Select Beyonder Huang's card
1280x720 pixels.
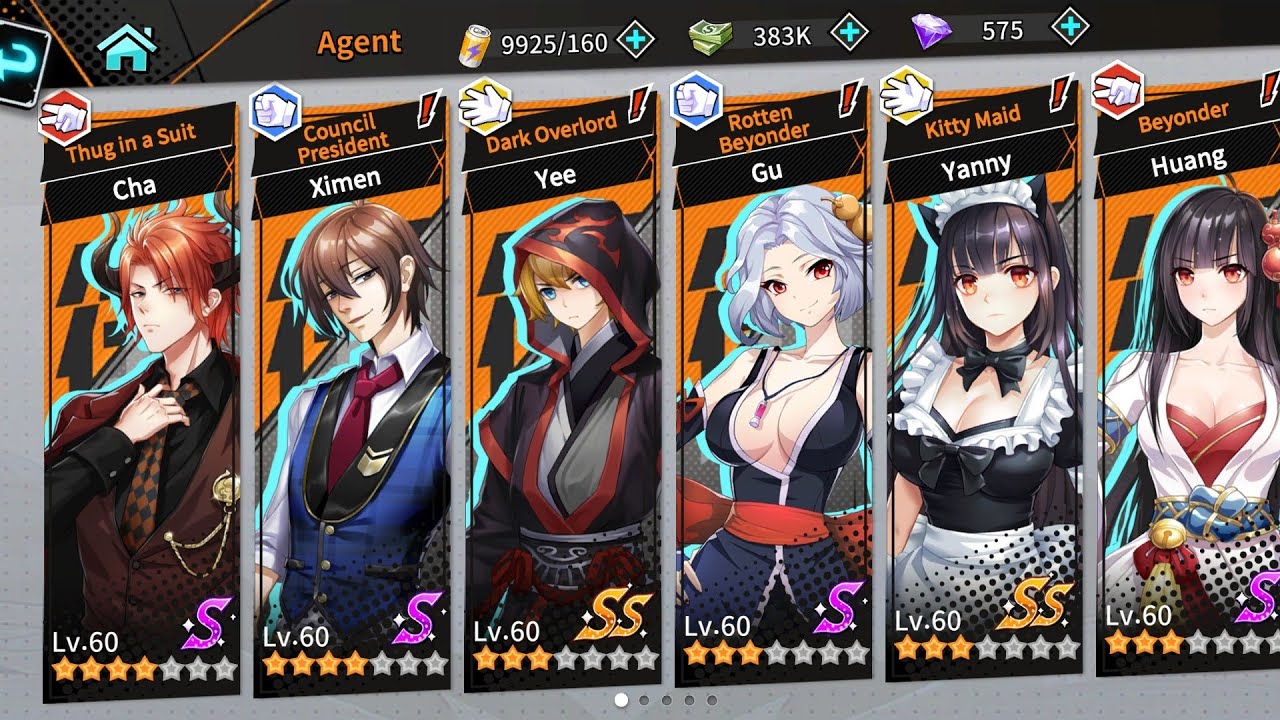click(1190, 420)
